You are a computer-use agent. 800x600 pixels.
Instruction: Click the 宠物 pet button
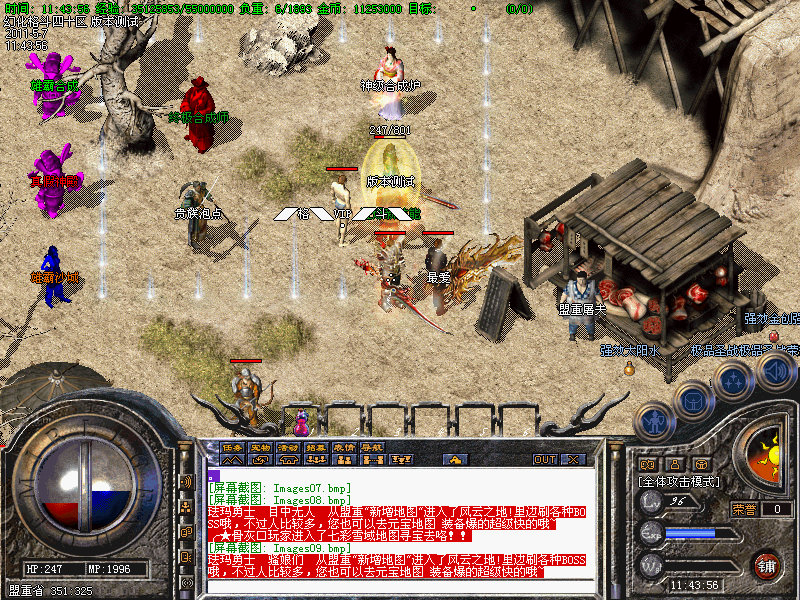pyautogui.click(x=260, y=447)
